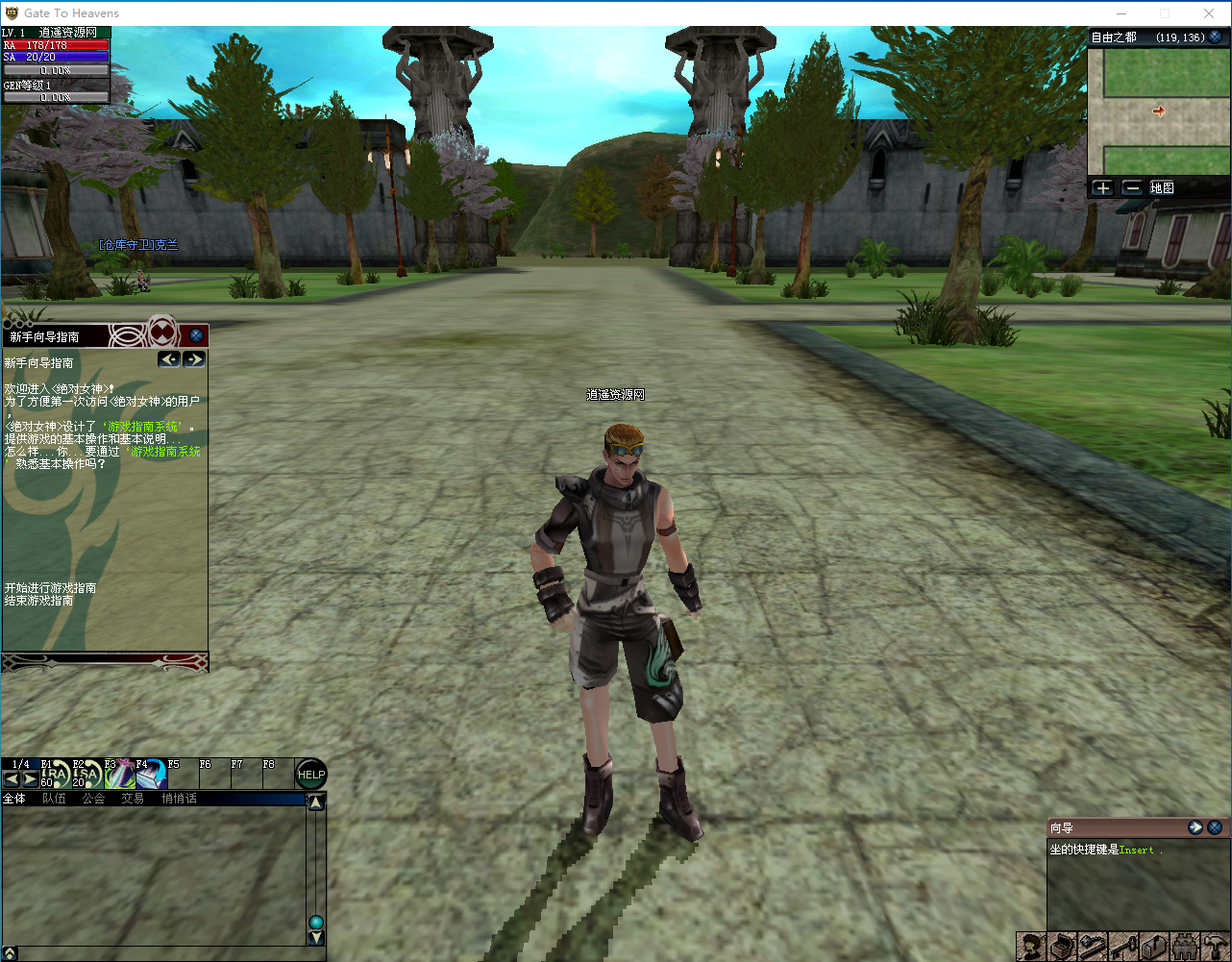
Task: Open the HELP button
Action: (311, 774)
